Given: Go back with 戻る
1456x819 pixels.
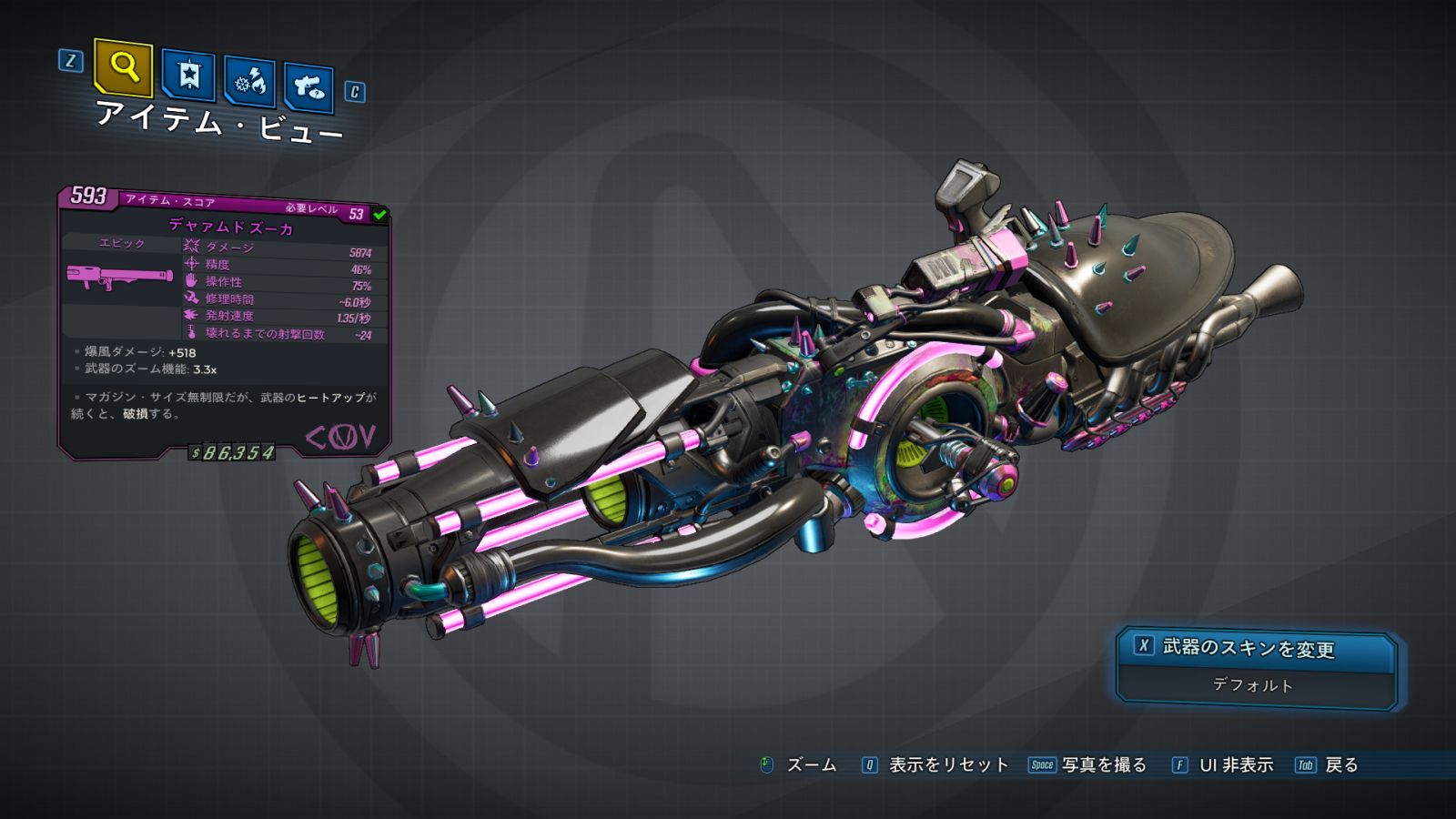Looking at the screenshot, I should pyautogui.click(x=1340, y=765).
